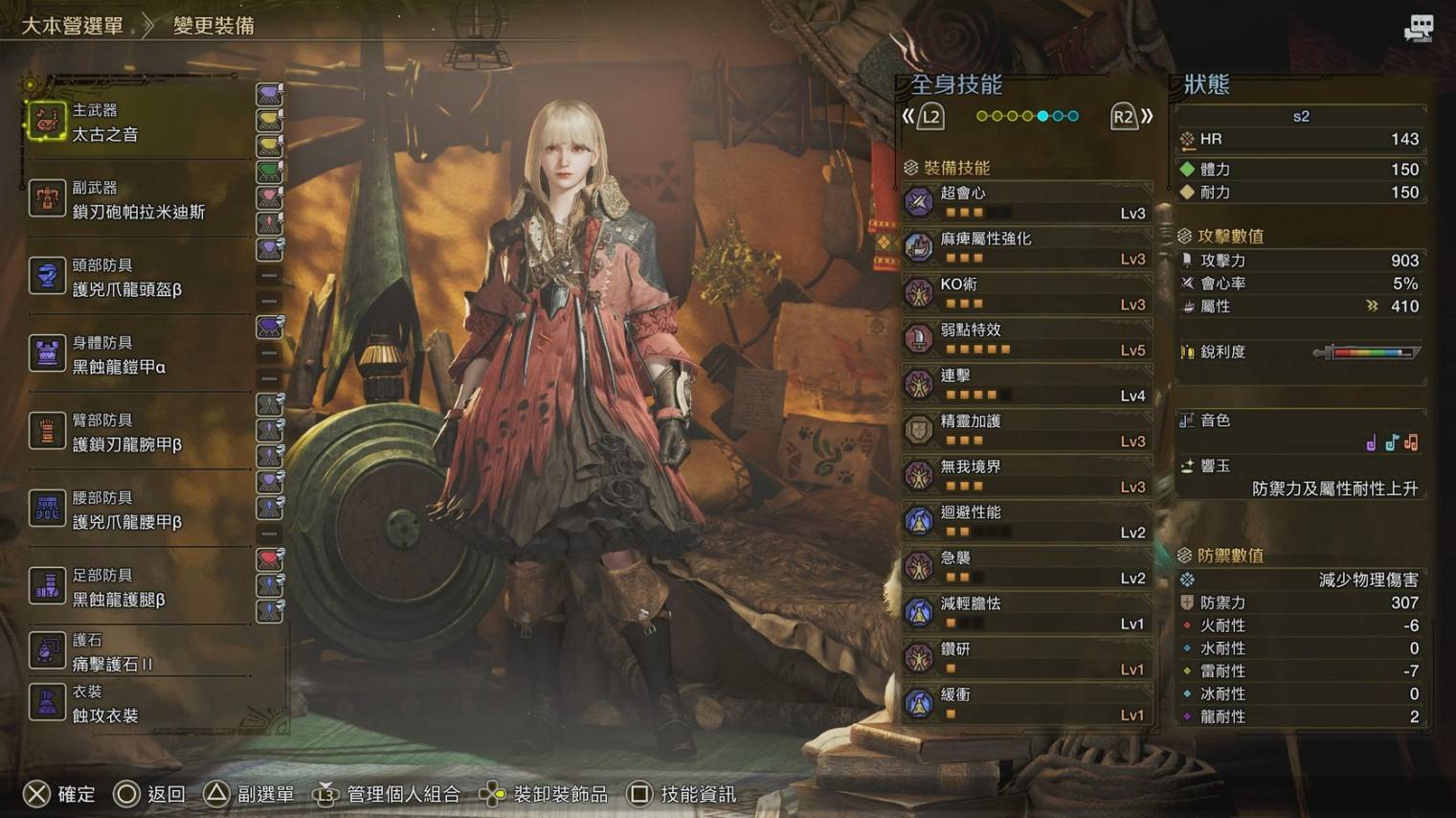Select the 無我境界 skill entry
This screenshot has width=1456, height=818.
tap(1027, 476)
